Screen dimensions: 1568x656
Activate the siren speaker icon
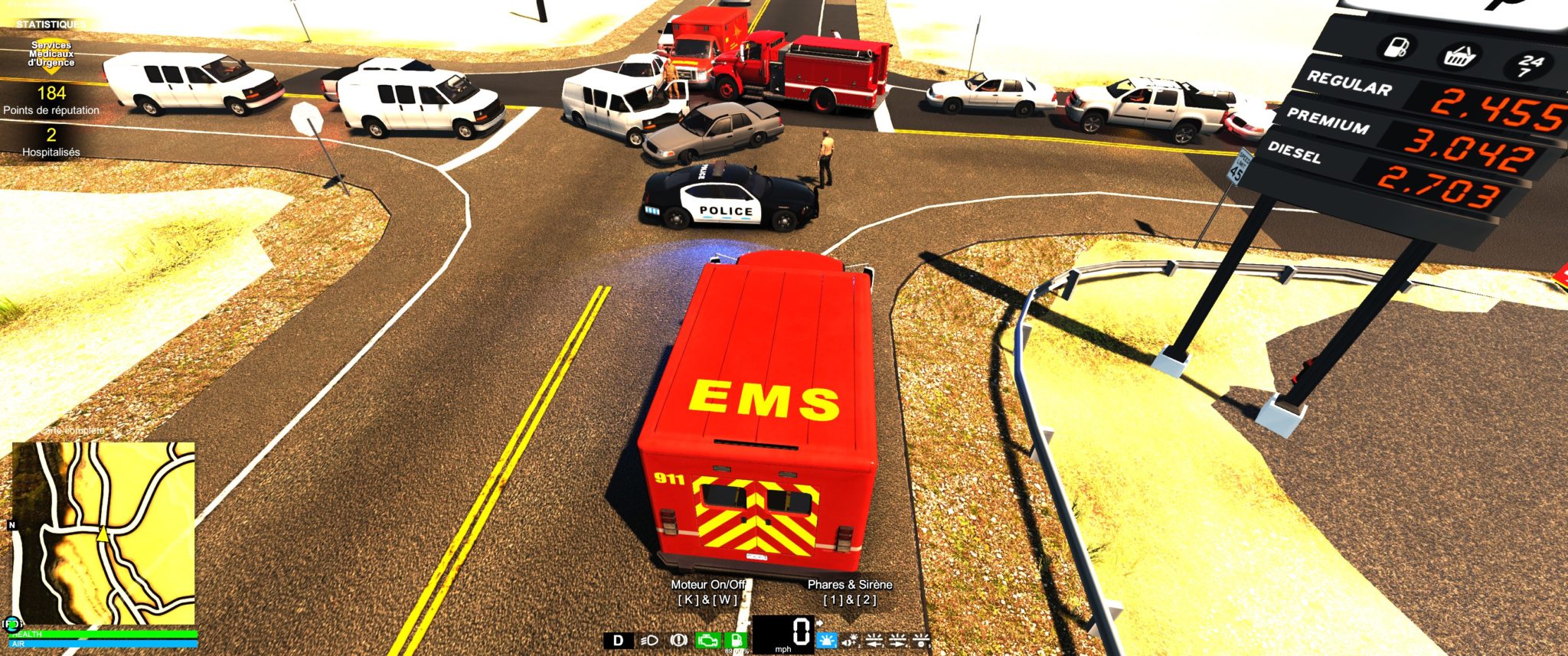850,640
